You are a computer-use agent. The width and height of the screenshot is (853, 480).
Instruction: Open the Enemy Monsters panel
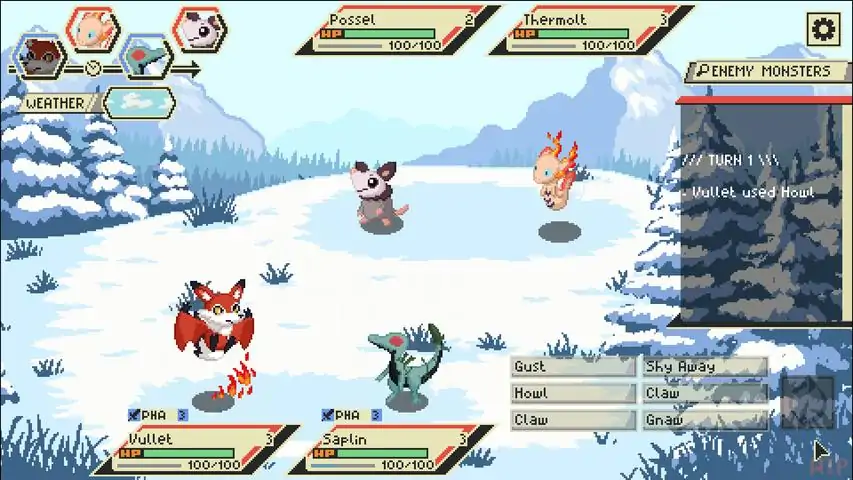tap(768, 71)
